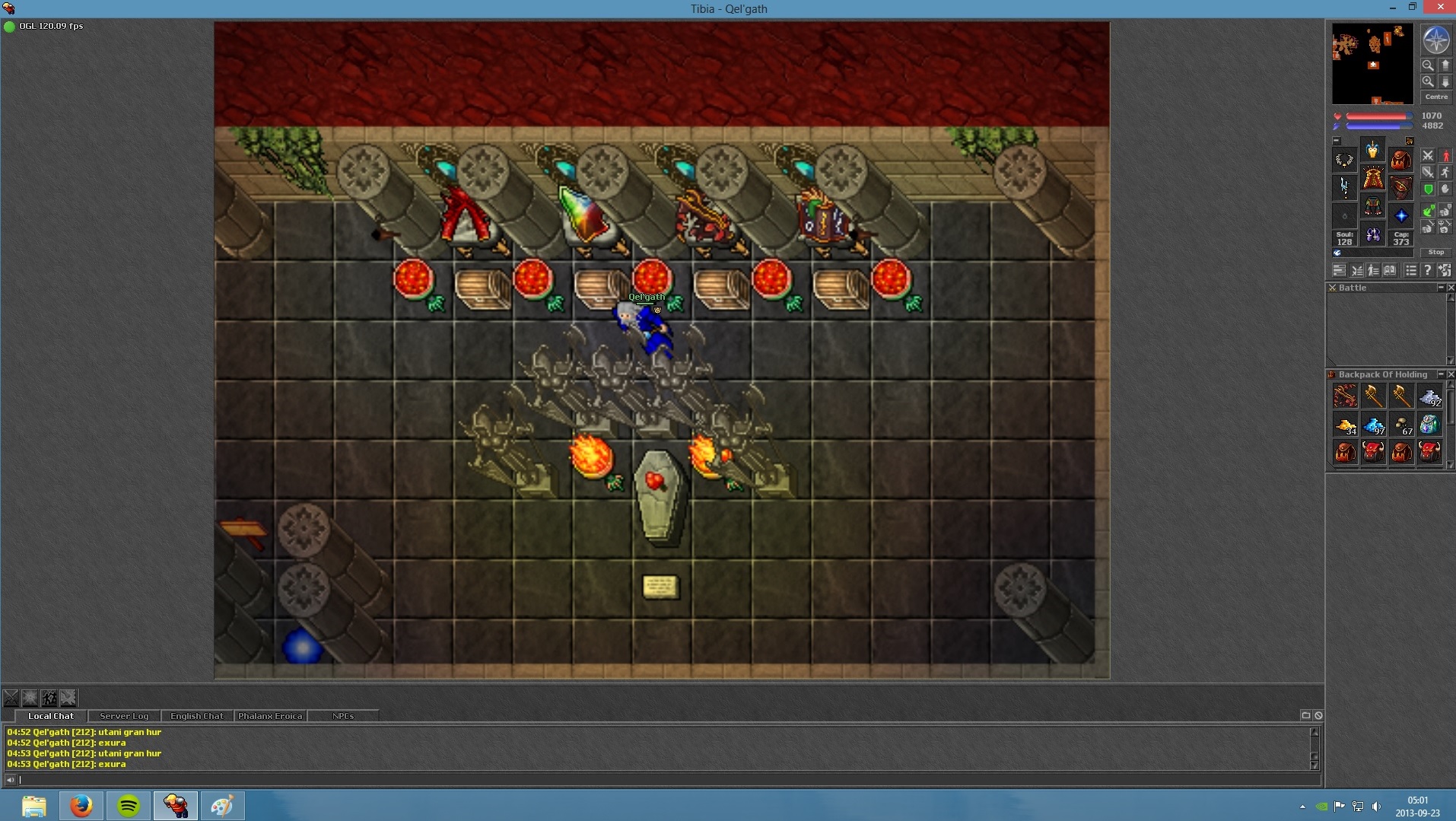Select the equipped amulet slot
The height and width of the screenshot is (821, 1456).
[x=1344, y=160]
